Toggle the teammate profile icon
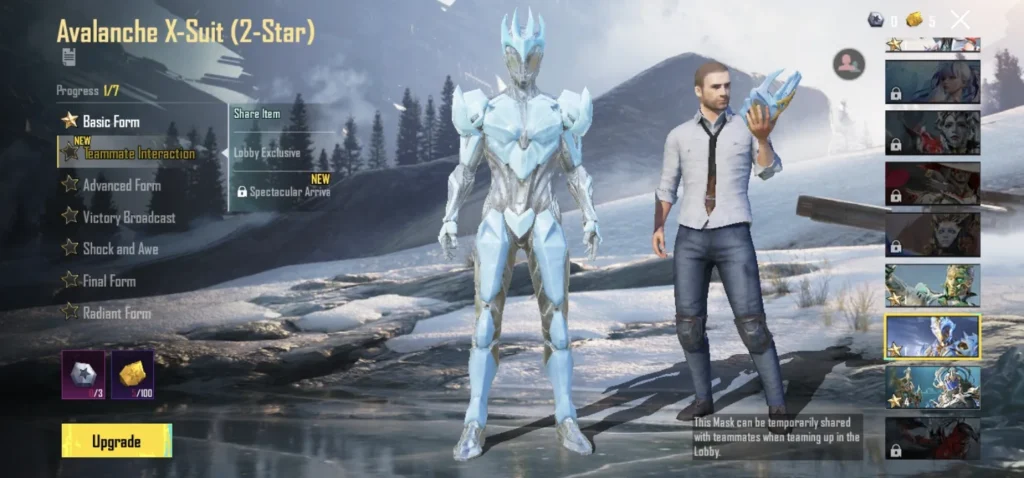The image size is (1024, 478). coord(848,64)
